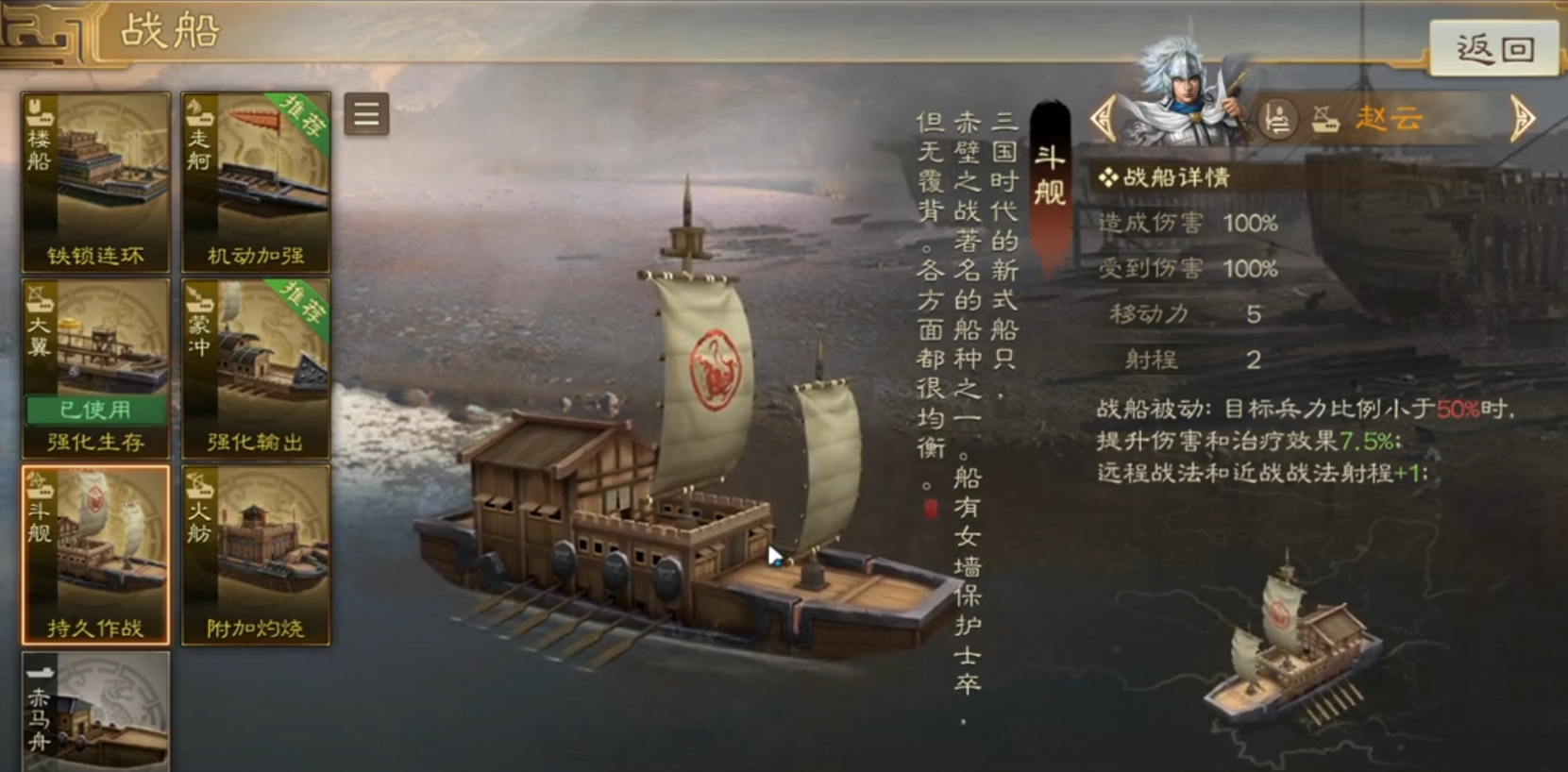Screen dimensions: 1568x772
Task: Click the 楼船 ship-type icon on its card
Action: point(39,117)
